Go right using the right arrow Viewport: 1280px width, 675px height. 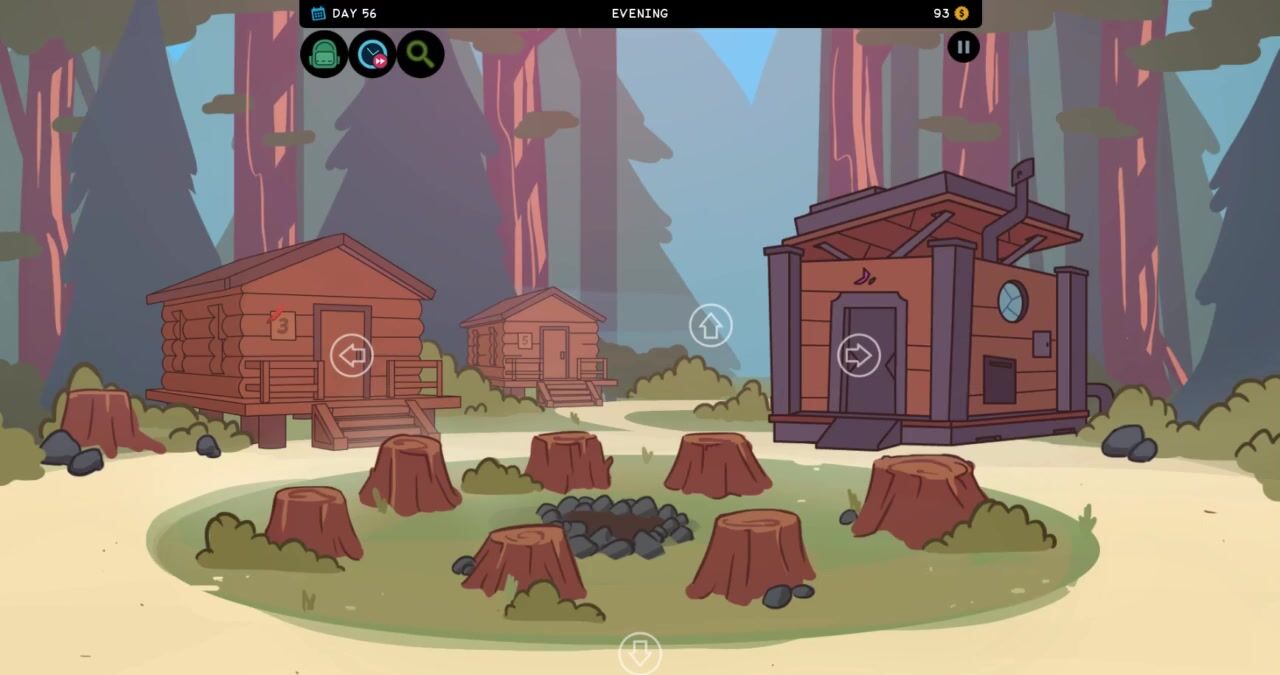858,355
